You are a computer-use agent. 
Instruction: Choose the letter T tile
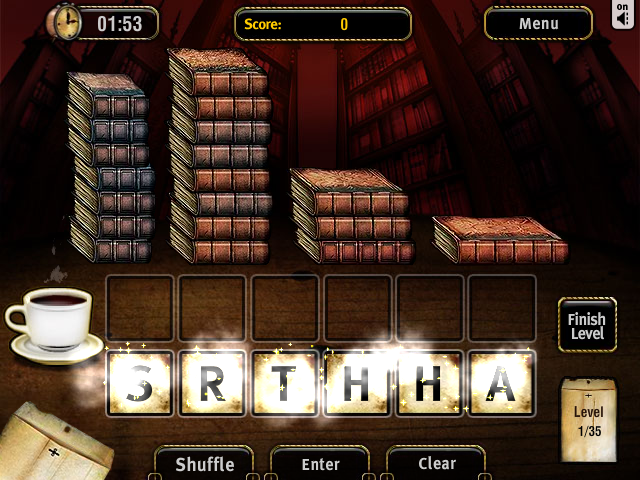(x=285, y=383)
